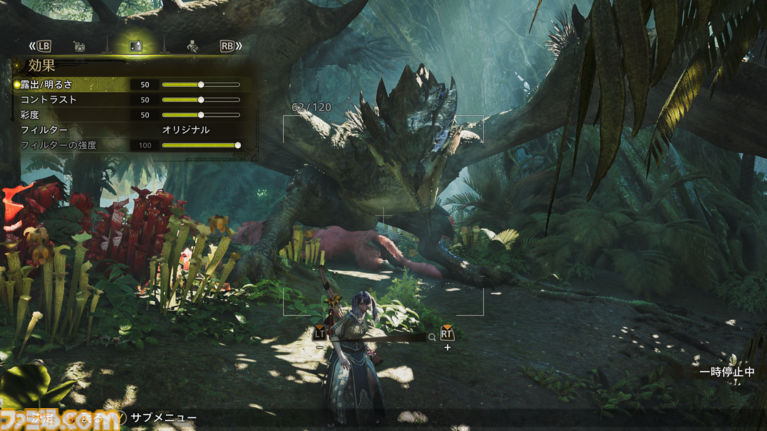
Task: Change the 彩度 saturation slider
Action: click(201, 115)
